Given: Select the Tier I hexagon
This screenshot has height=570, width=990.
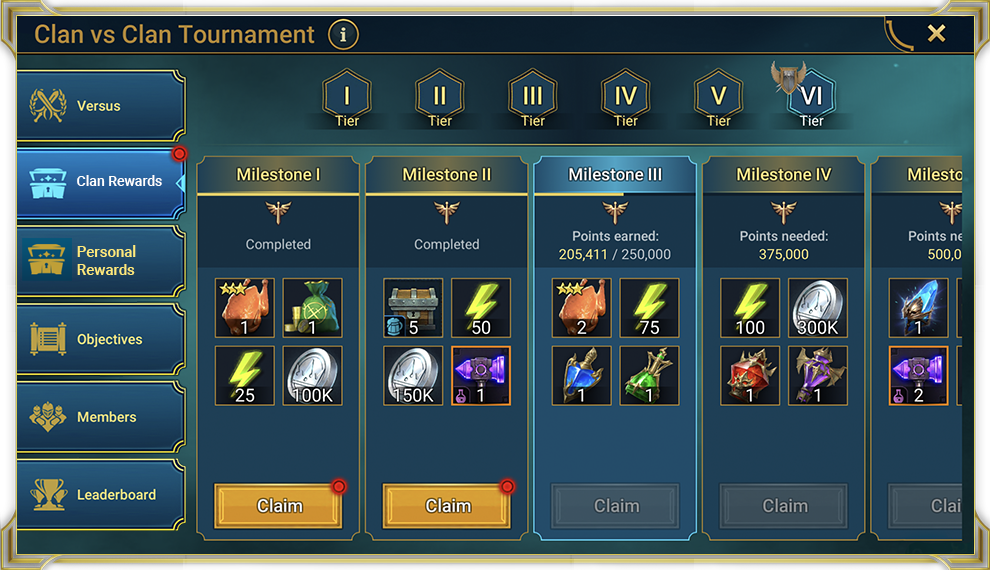Looking at the screenshot, I should coord(347,98).
